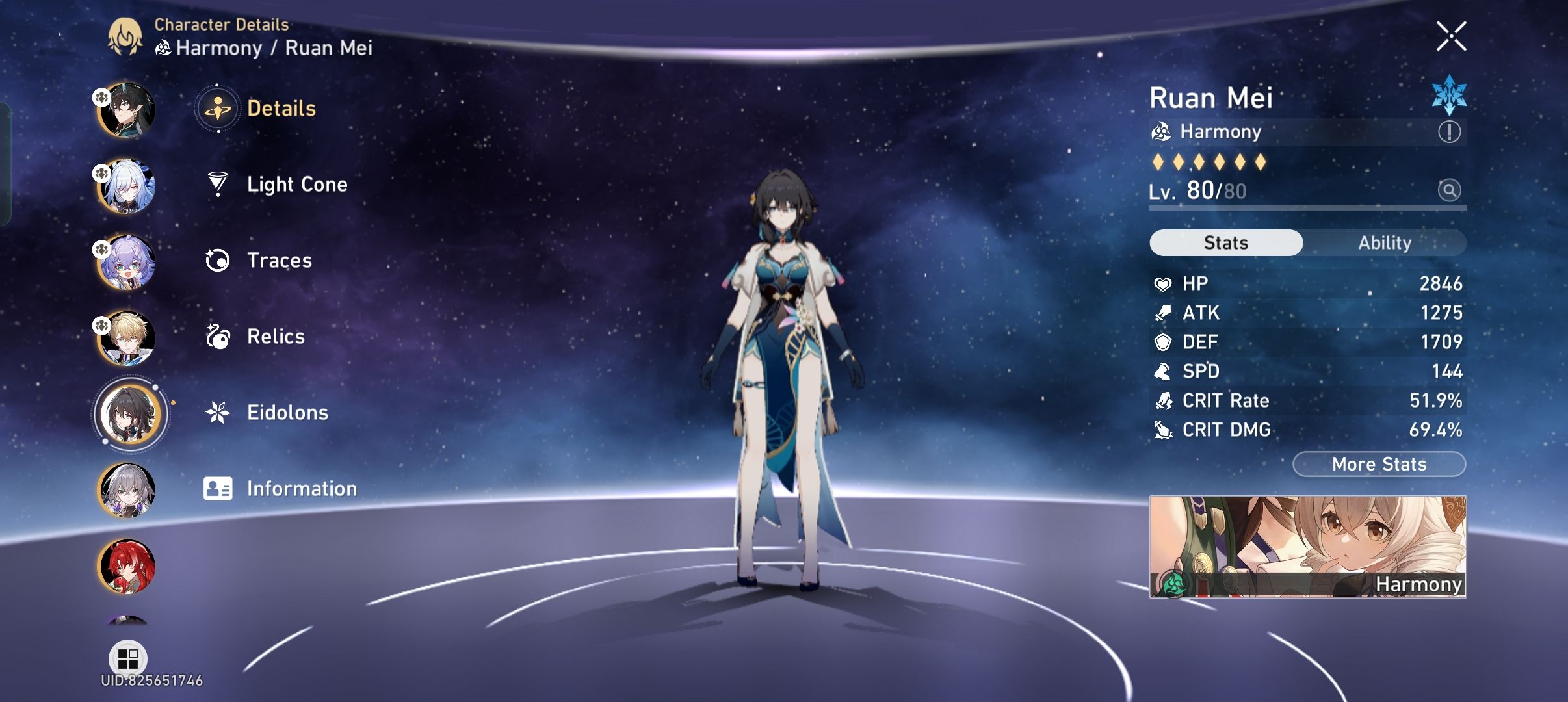Click the Details menu entry
This screenshot has height=702, width=1568.
coord(282,108)
